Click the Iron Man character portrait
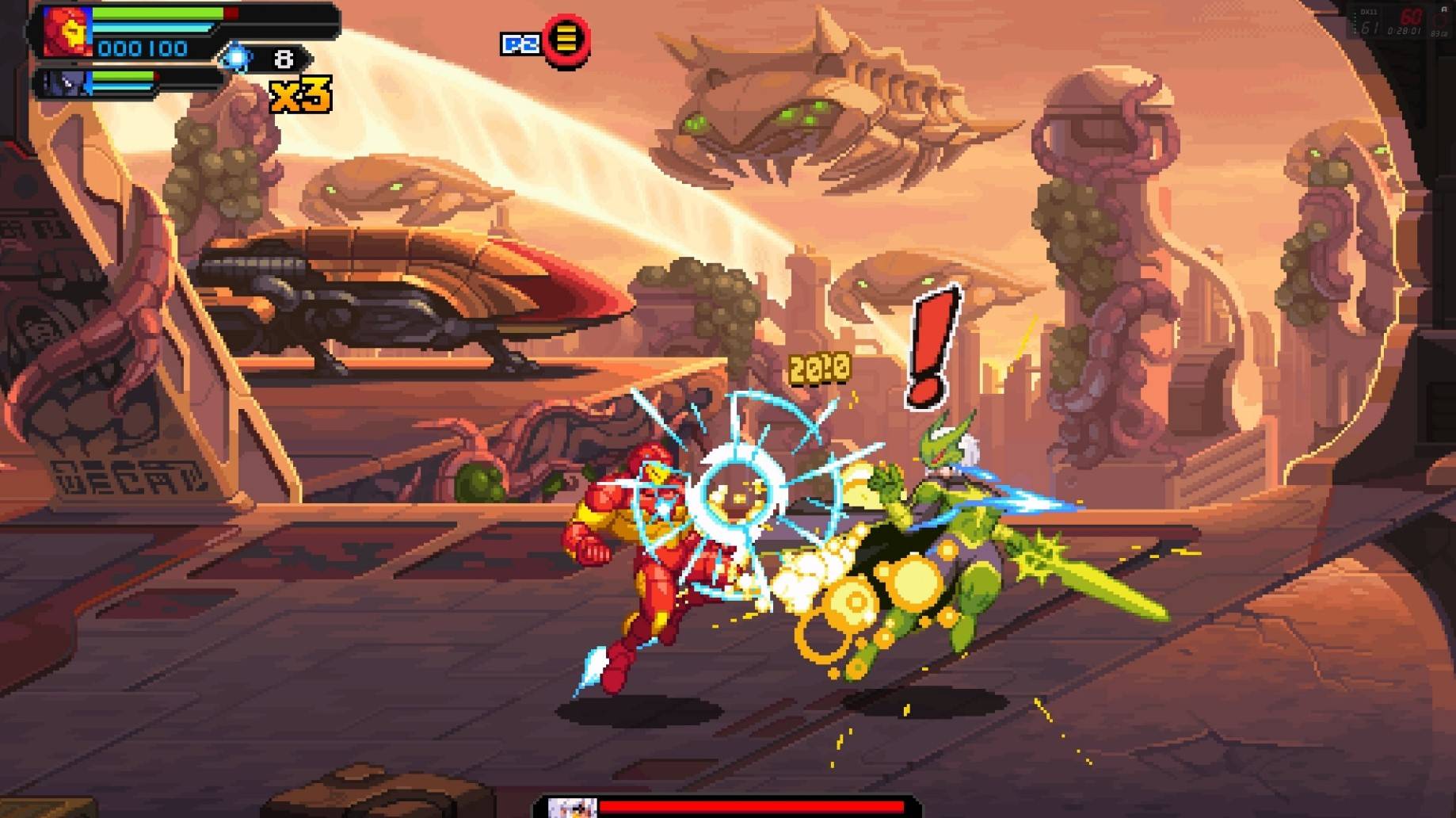The image size is (1456, 818). tap(67, 32)
